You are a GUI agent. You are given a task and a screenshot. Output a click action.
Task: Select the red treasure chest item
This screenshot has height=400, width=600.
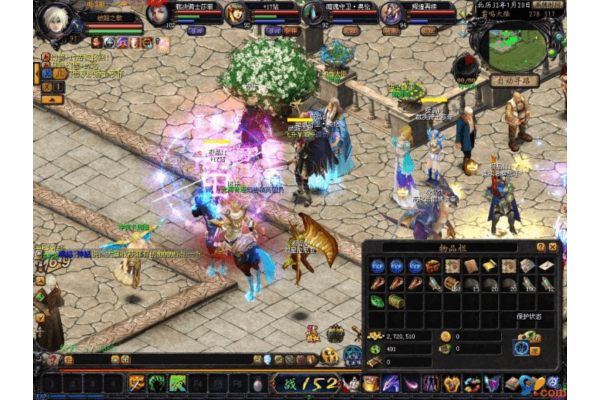tap(432, 266)
